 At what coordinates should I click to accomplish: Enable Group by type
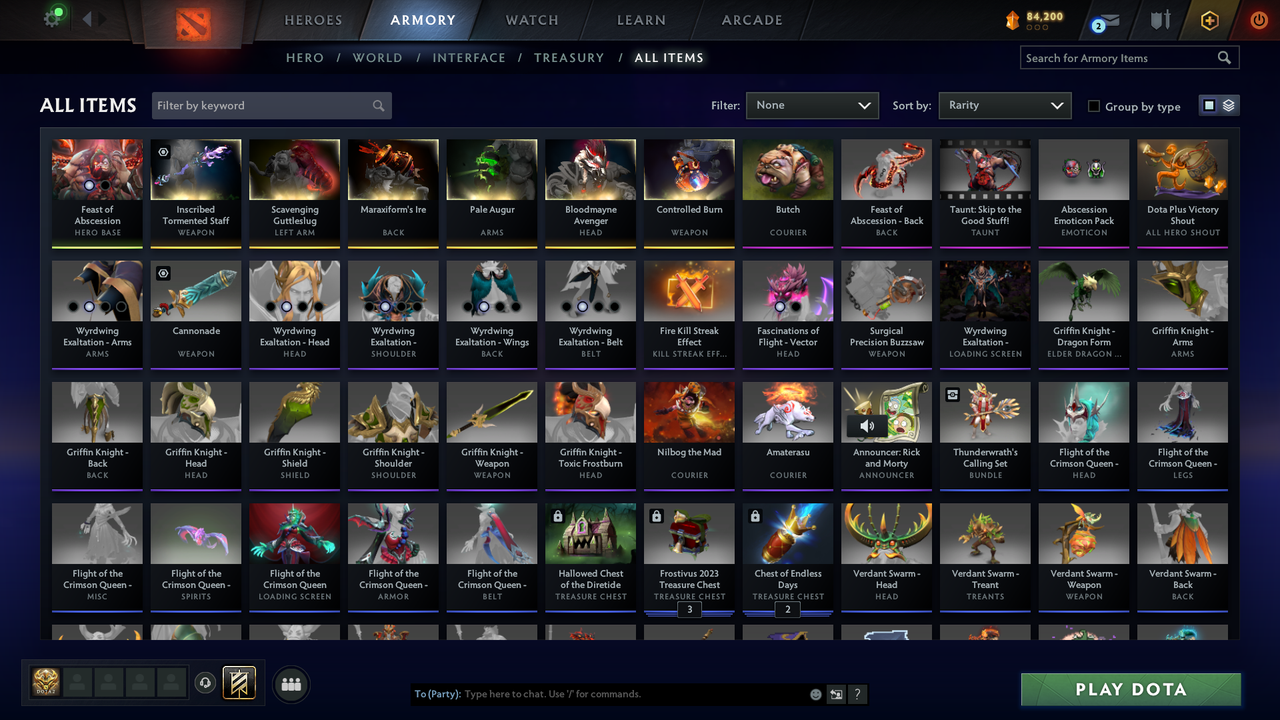(1094, 106)
